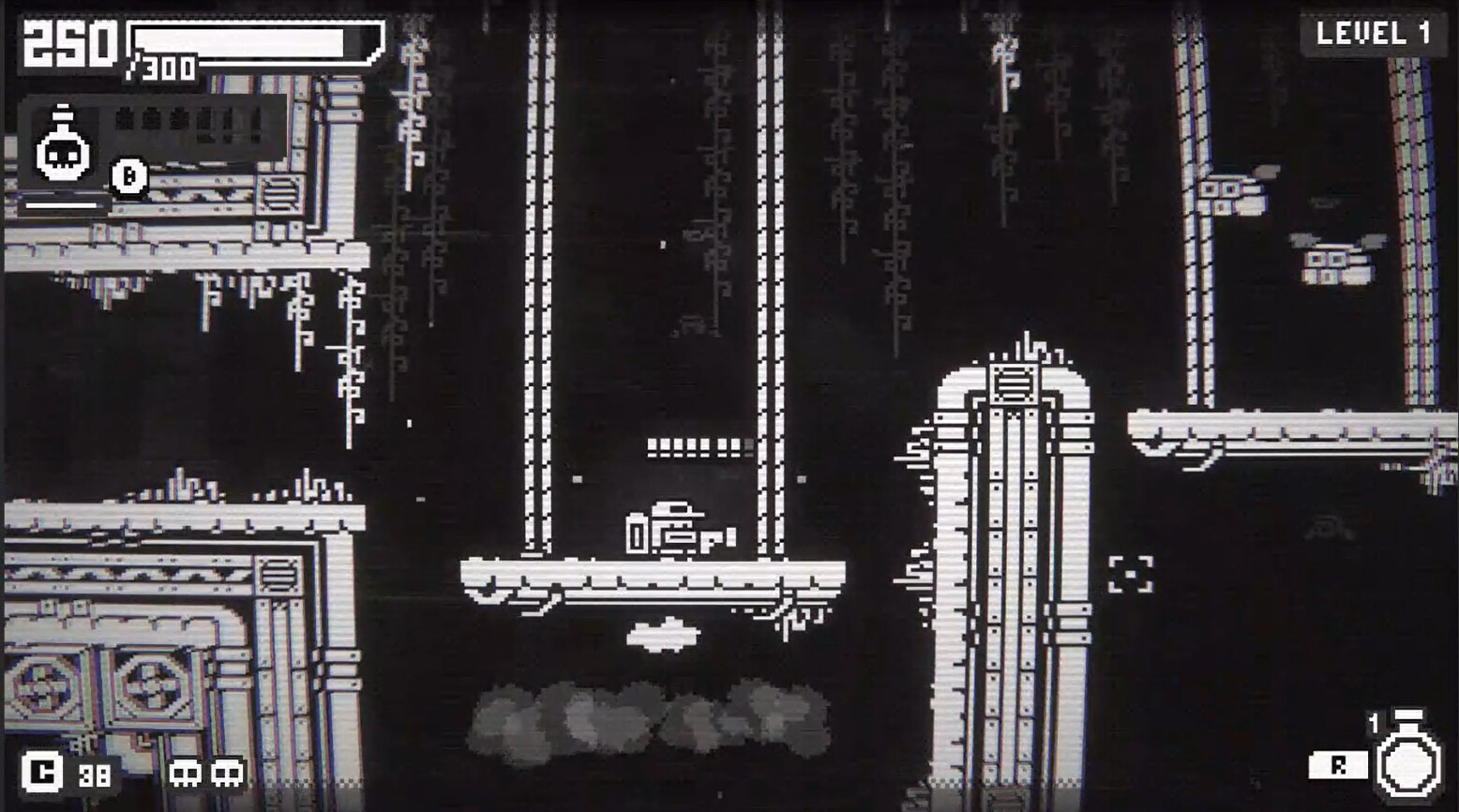
Task: Click the vent grate atop the central tower
Action: point(1015,383)
